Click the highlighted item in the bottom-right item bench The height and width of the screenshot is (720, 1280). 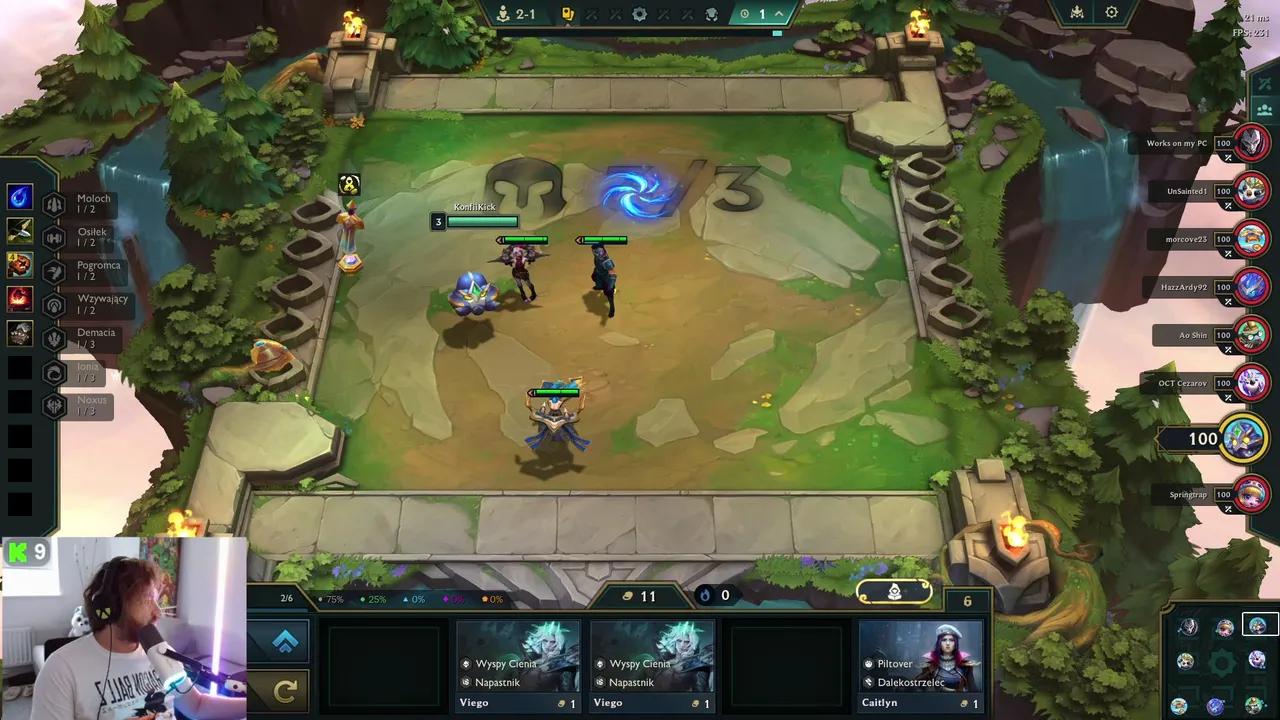1257,624
